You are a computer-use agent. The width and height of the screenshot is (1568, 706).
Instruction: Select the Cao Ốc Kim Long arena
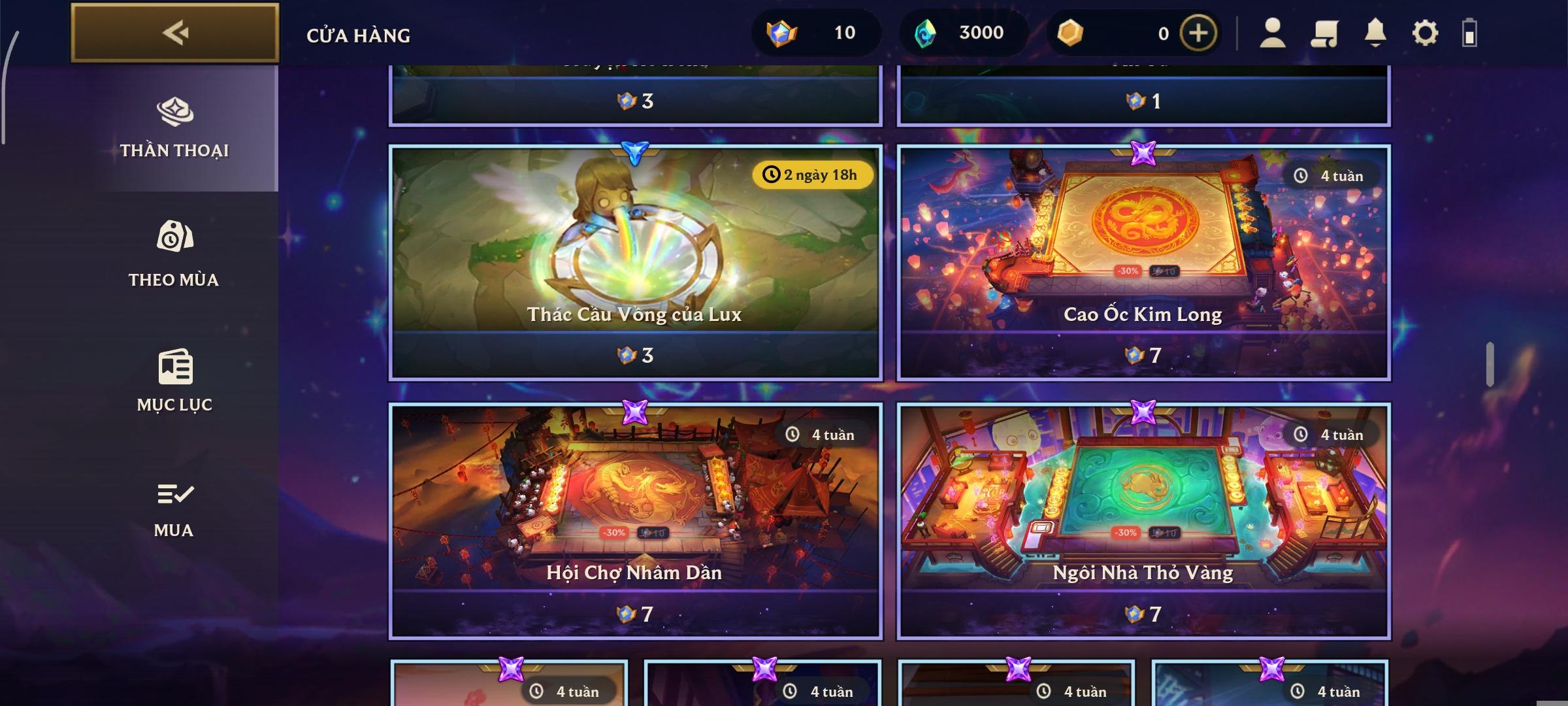(x=1145, y=261)
